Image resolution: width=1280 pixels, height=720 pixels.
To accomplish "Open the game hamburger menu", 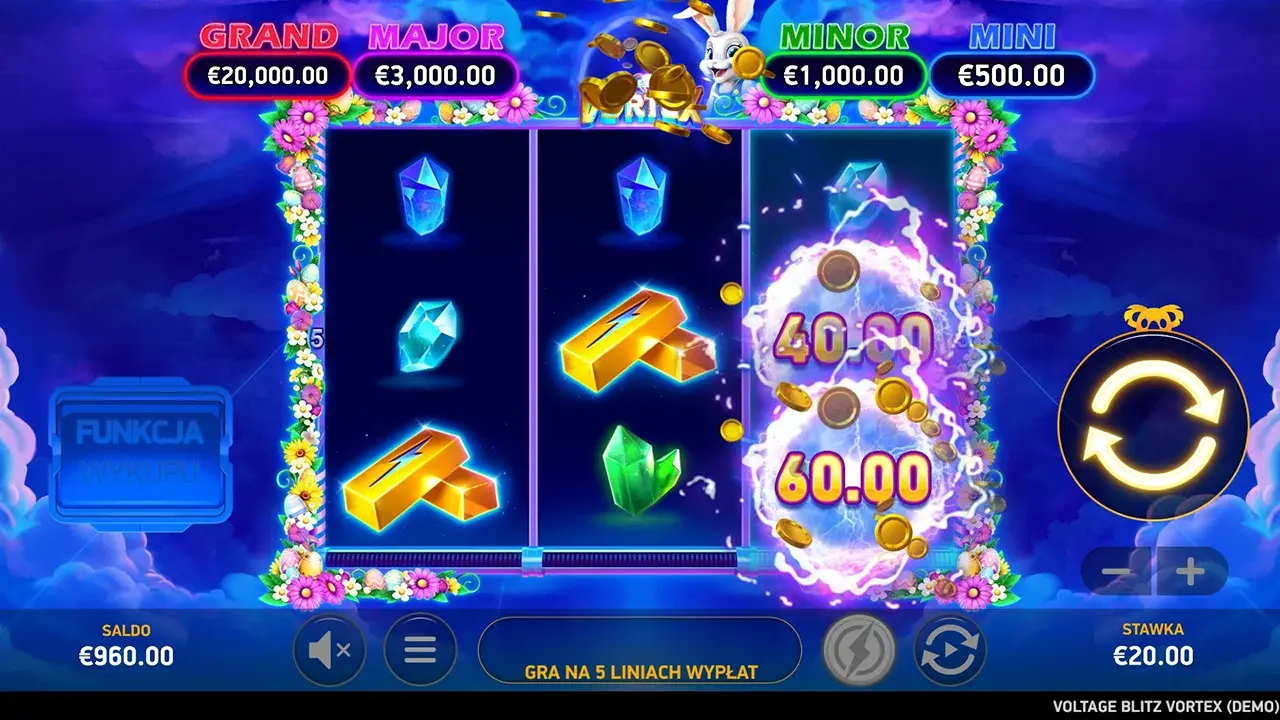I will pyautogui.click(x=418, y=652).
